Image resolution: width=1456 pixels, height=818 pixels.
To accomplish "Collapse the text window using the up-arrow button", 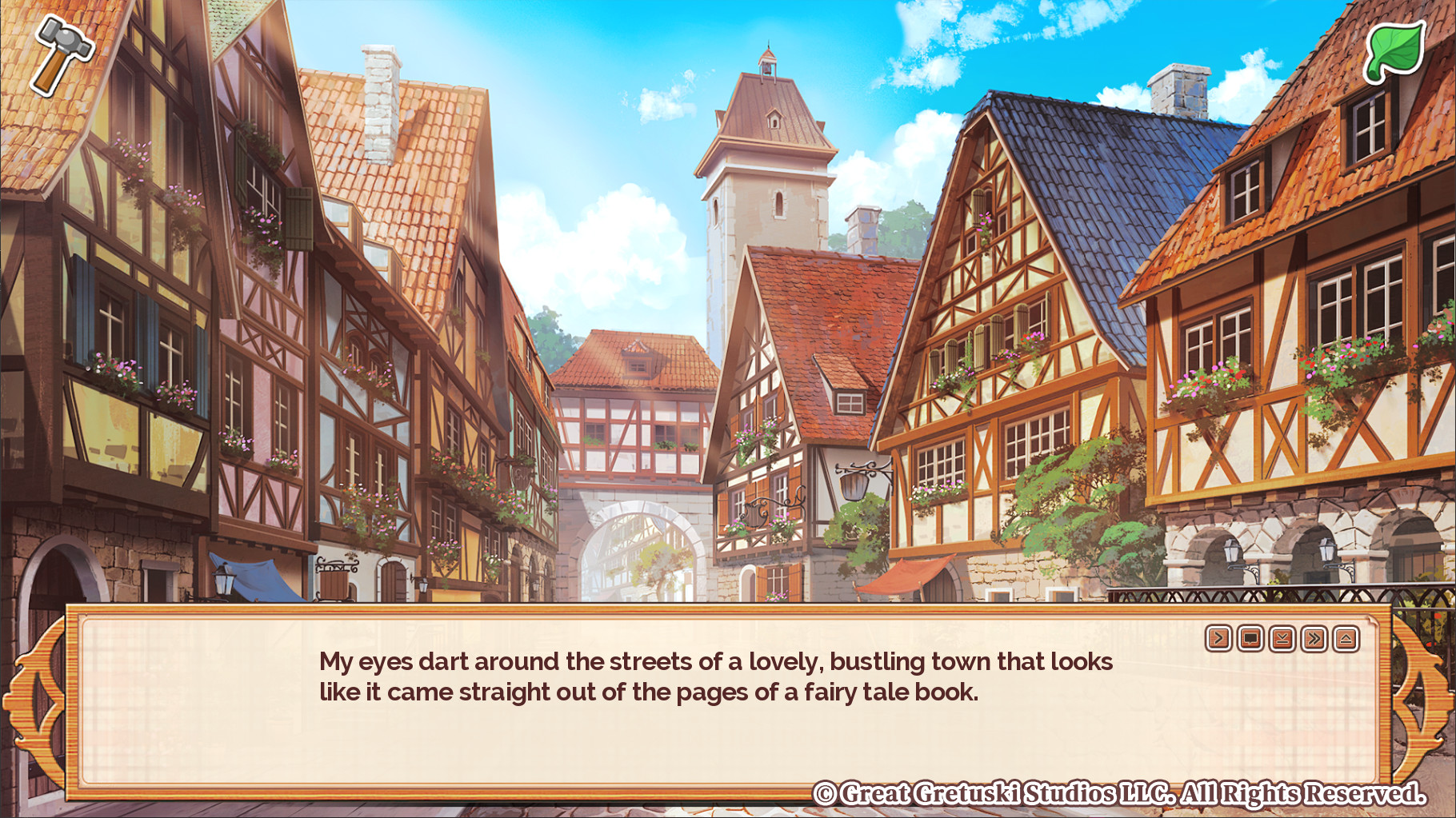I will tap(1346, 637).
